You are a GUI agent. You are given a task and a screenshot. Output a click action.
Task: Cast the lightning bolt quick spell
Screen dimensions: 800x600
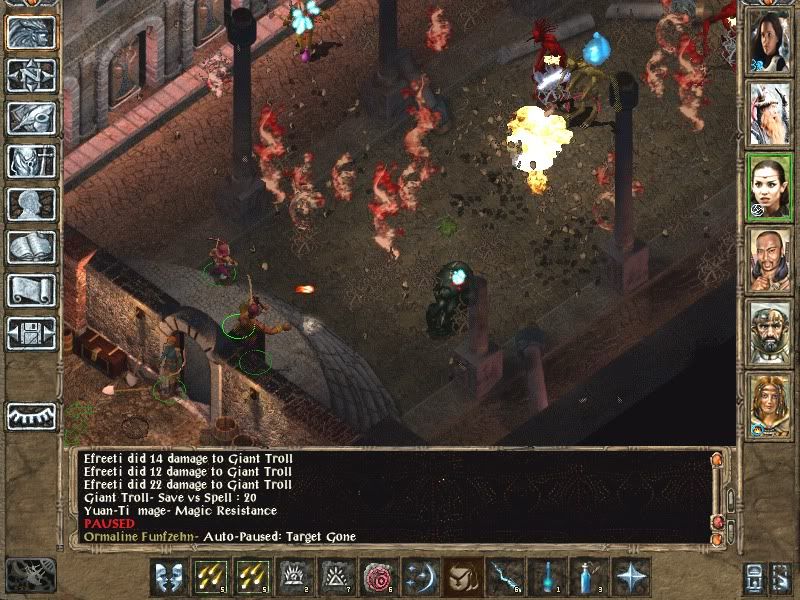tap(505, 577)
